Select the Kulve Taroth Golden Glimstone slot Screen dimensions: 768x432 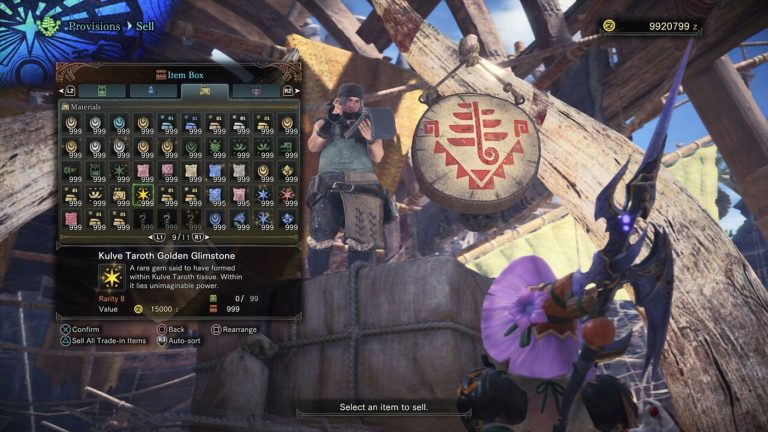click(x=142, y=195)
